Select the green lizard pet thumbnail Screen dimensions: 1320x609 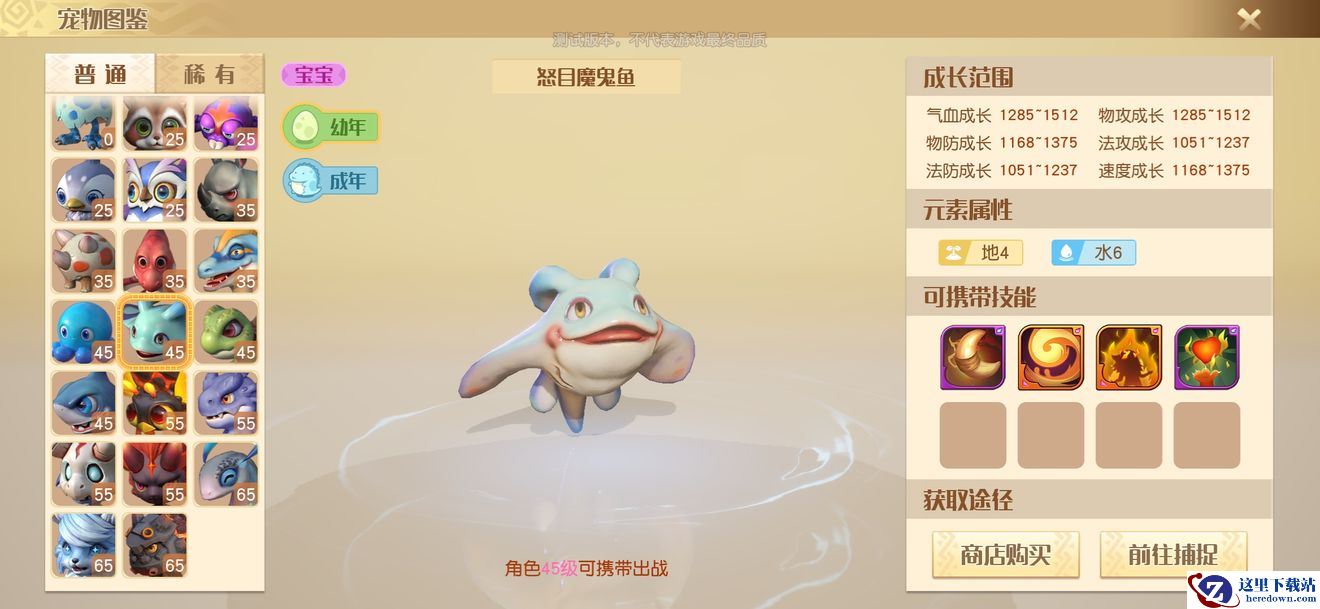(x=226, y=332)
